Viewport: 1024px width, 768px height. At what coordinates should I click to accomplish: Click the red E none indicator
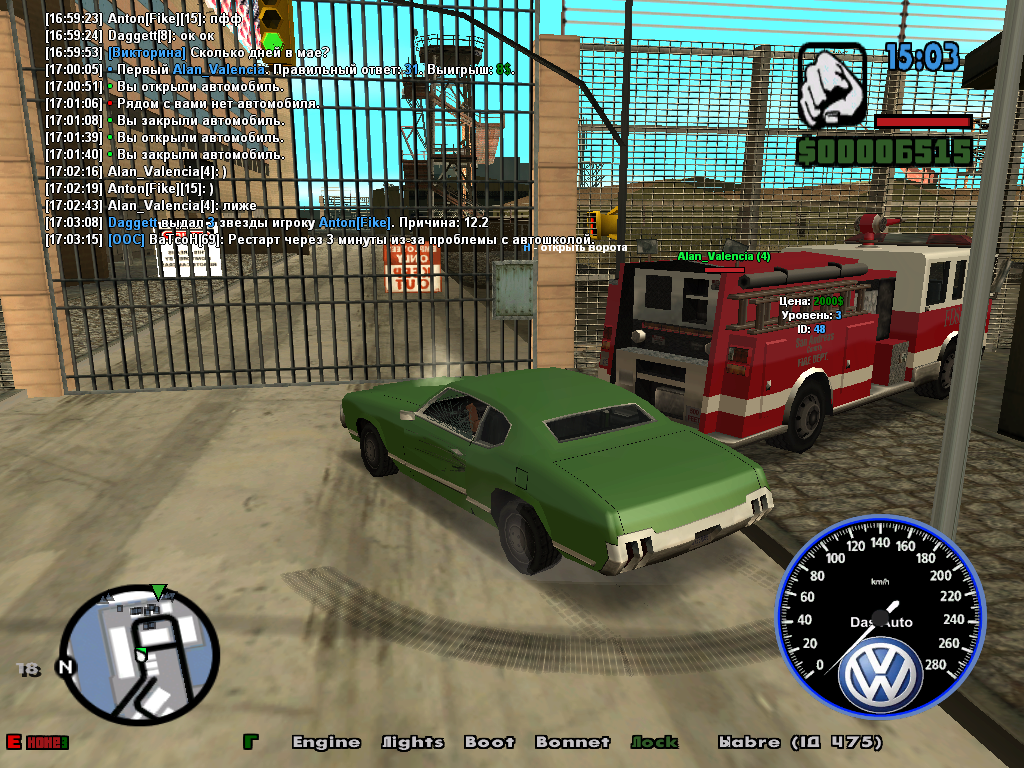37,742
